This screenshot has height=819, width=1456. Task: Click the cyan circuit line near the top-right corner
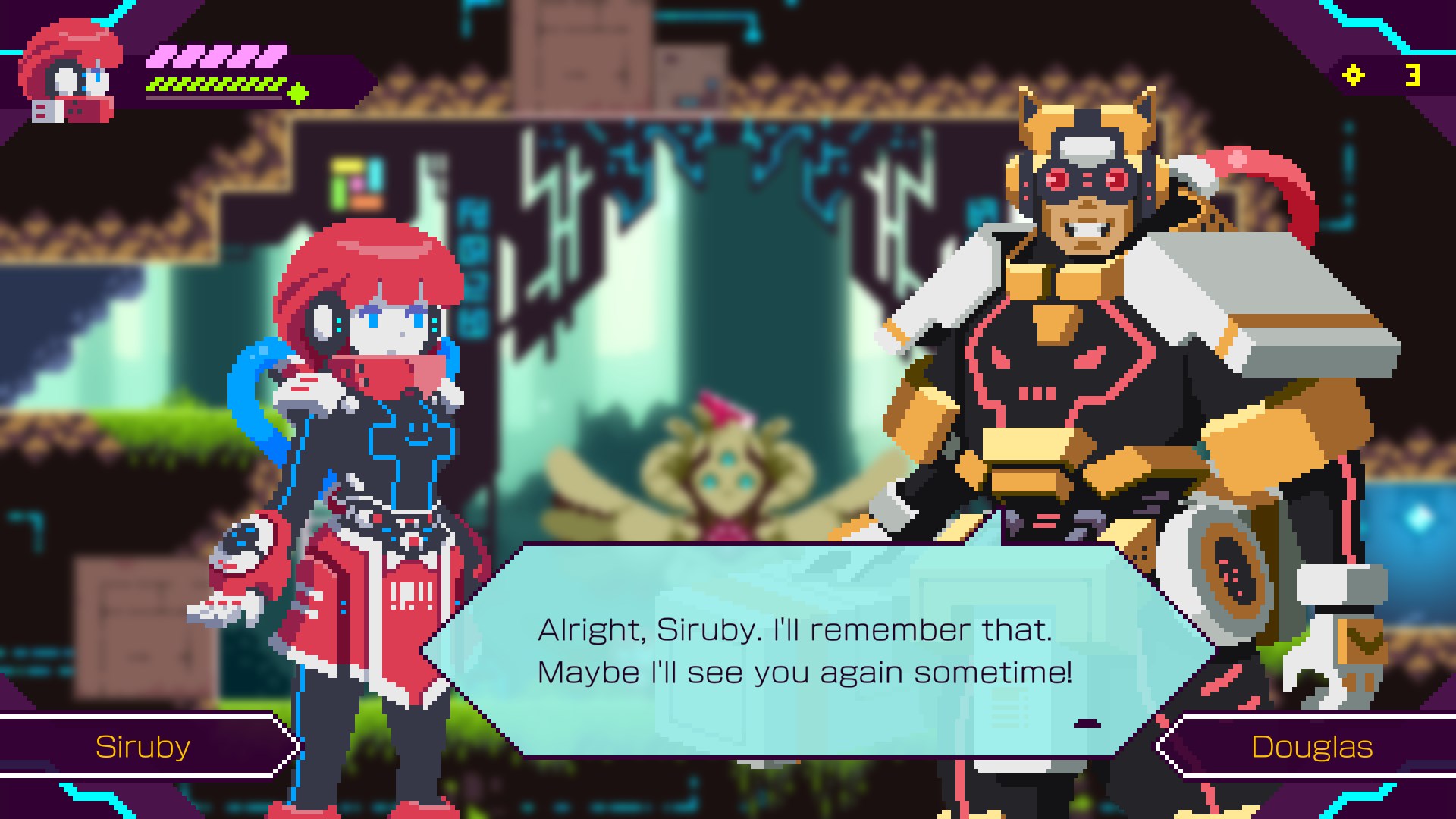point(1365,23)
